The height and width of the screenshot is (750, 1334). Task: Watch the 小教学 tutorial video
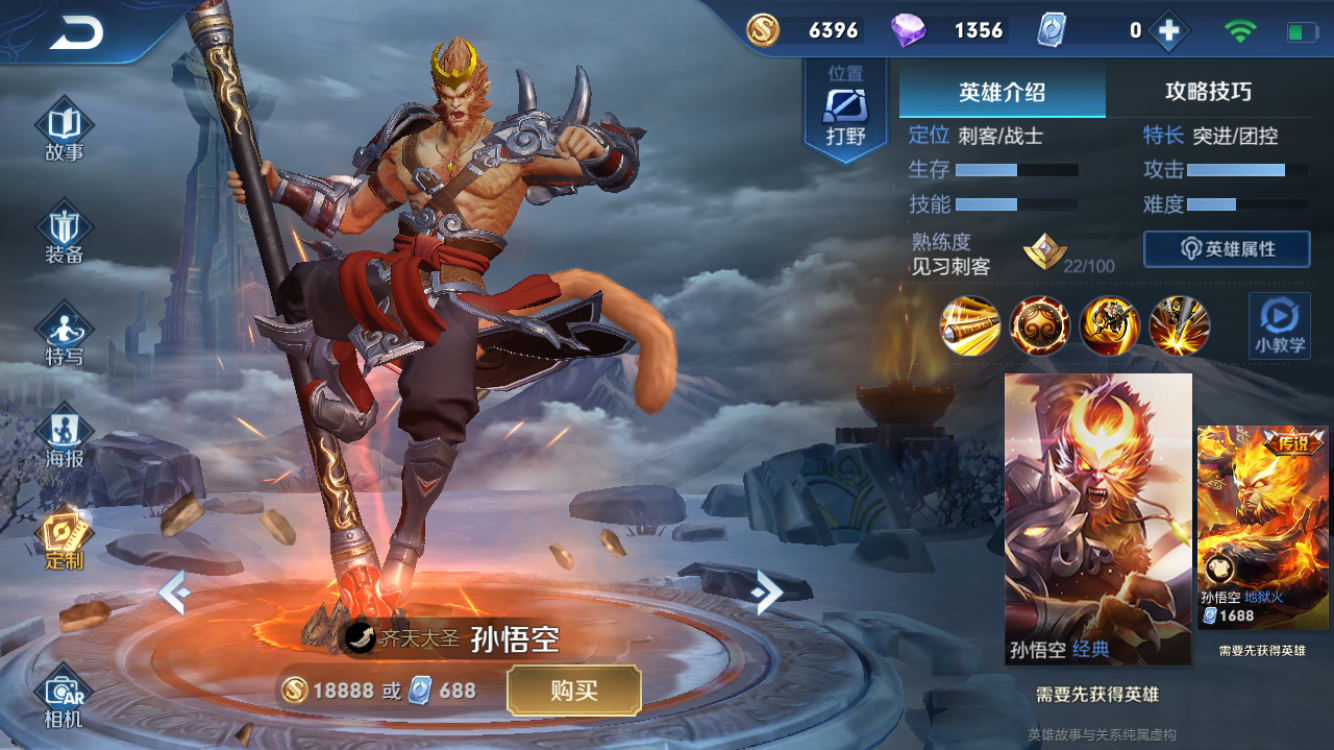tap(1279, 325)
